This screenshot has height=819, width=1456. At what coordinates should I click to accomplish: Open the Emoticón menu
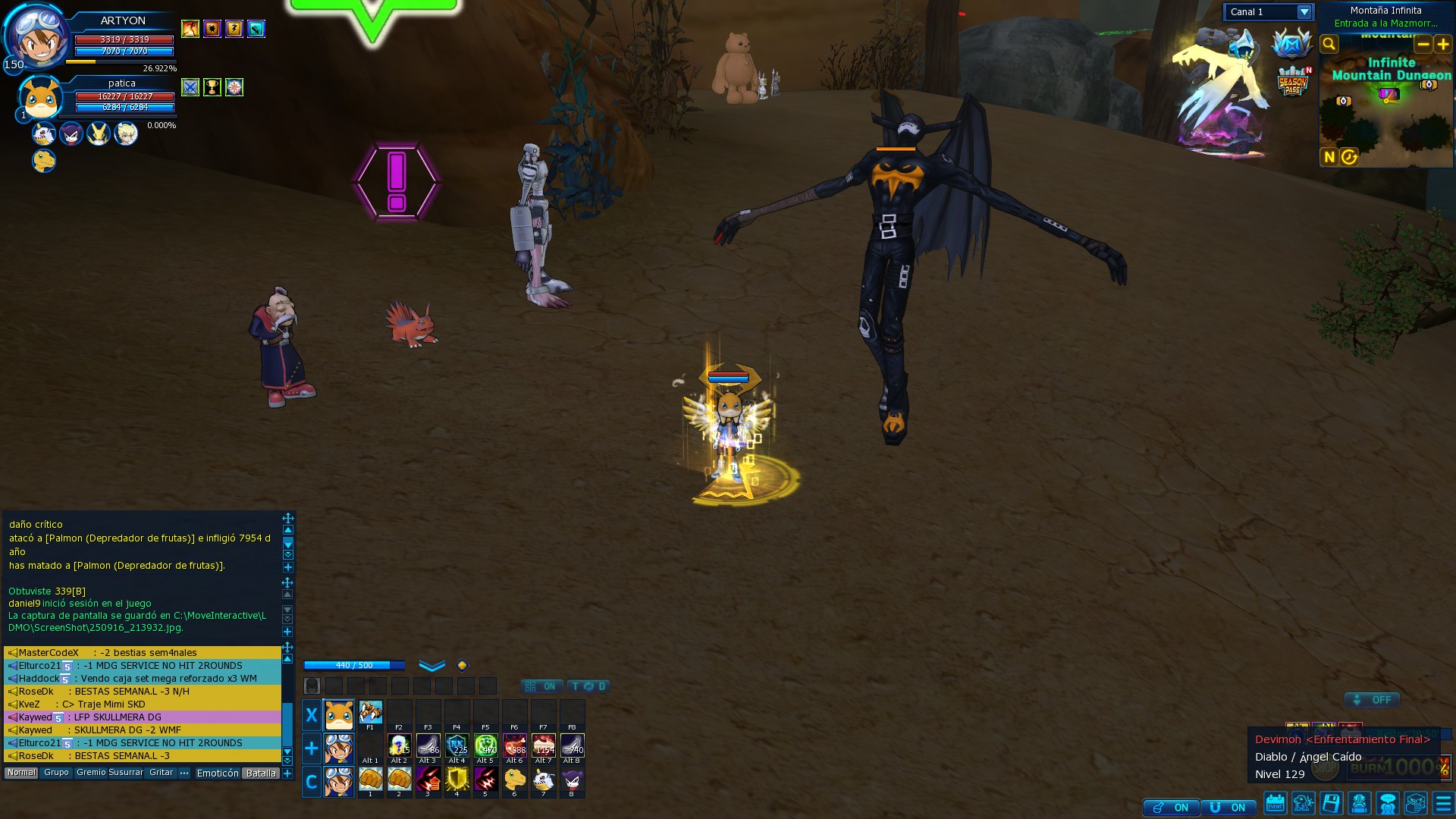tap(218, 773)
